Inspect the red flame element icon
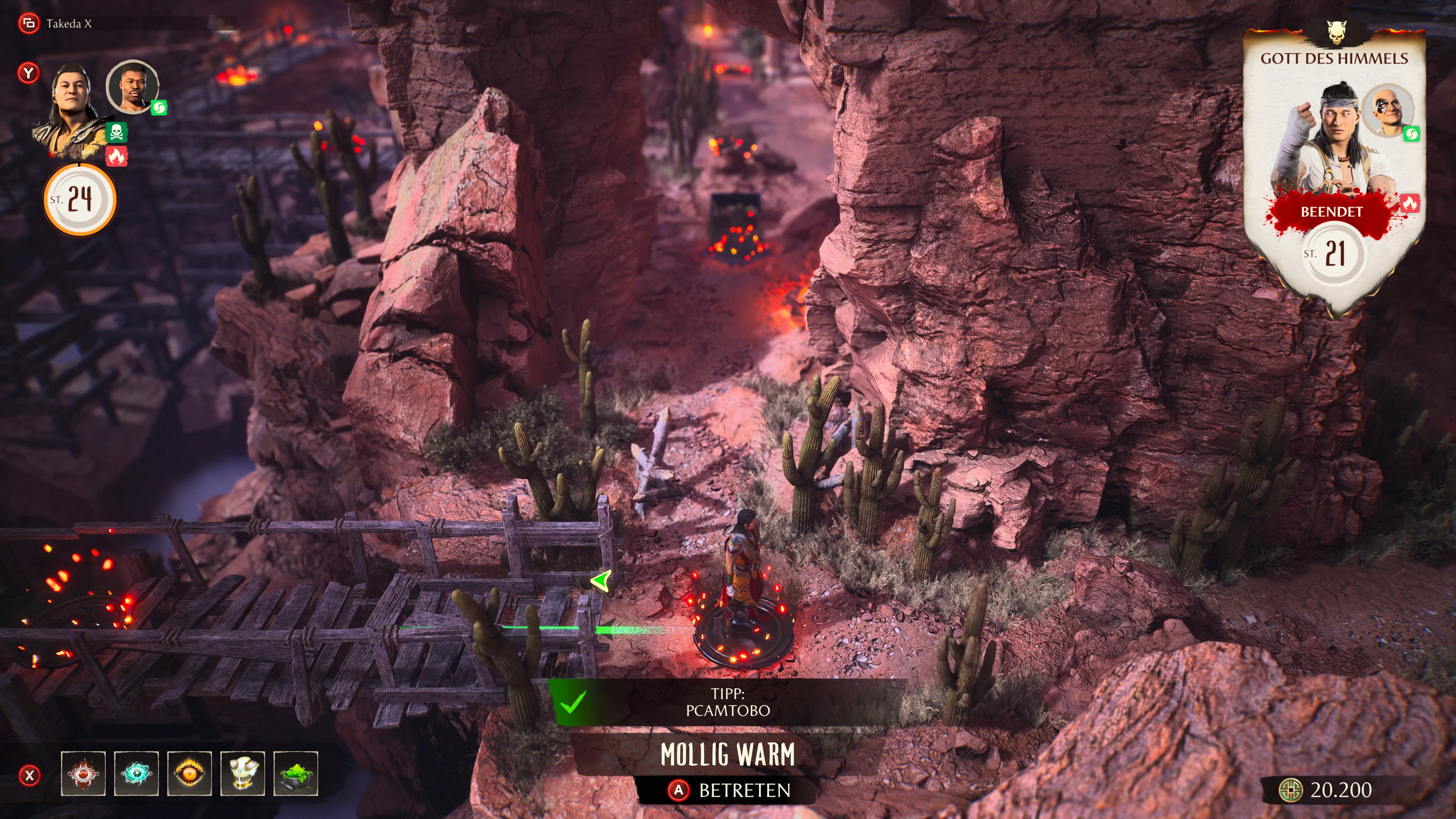 click(116, 157)
